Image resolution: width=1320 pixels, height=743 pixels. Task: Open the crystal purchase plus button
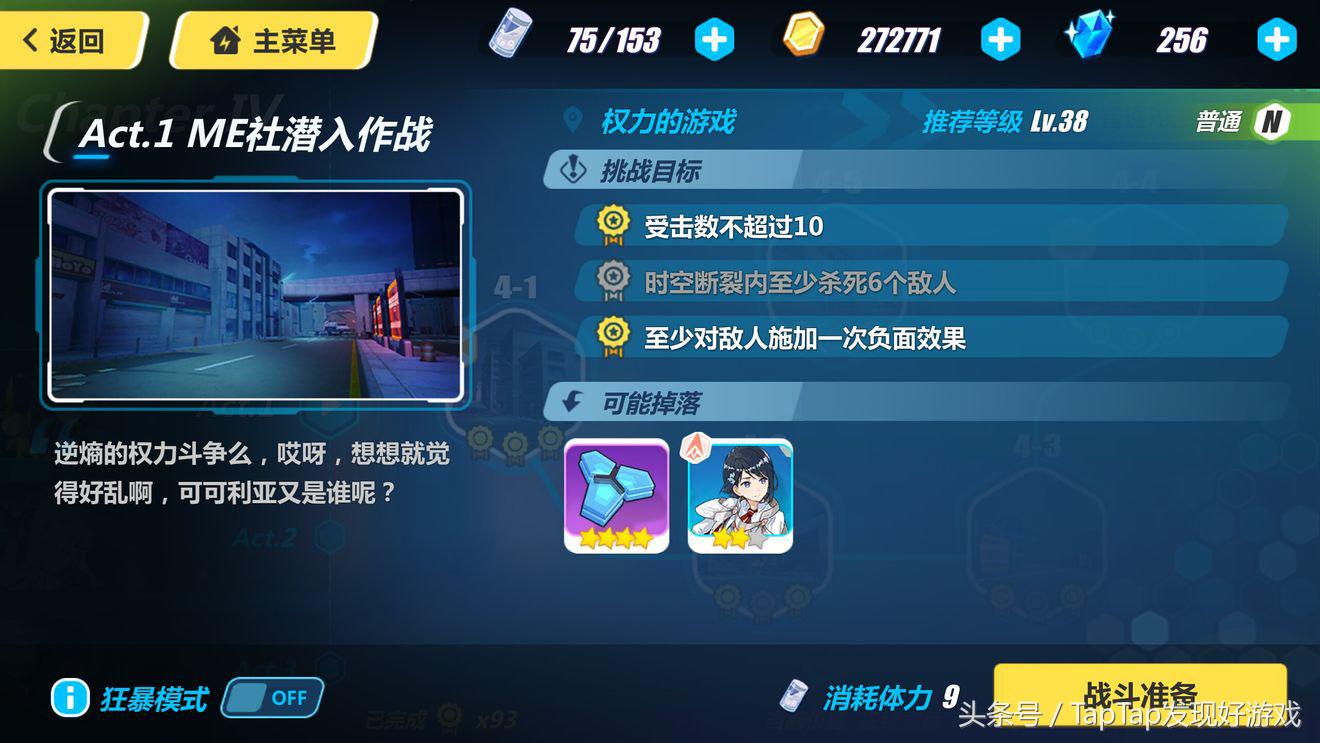point(1277,39)
